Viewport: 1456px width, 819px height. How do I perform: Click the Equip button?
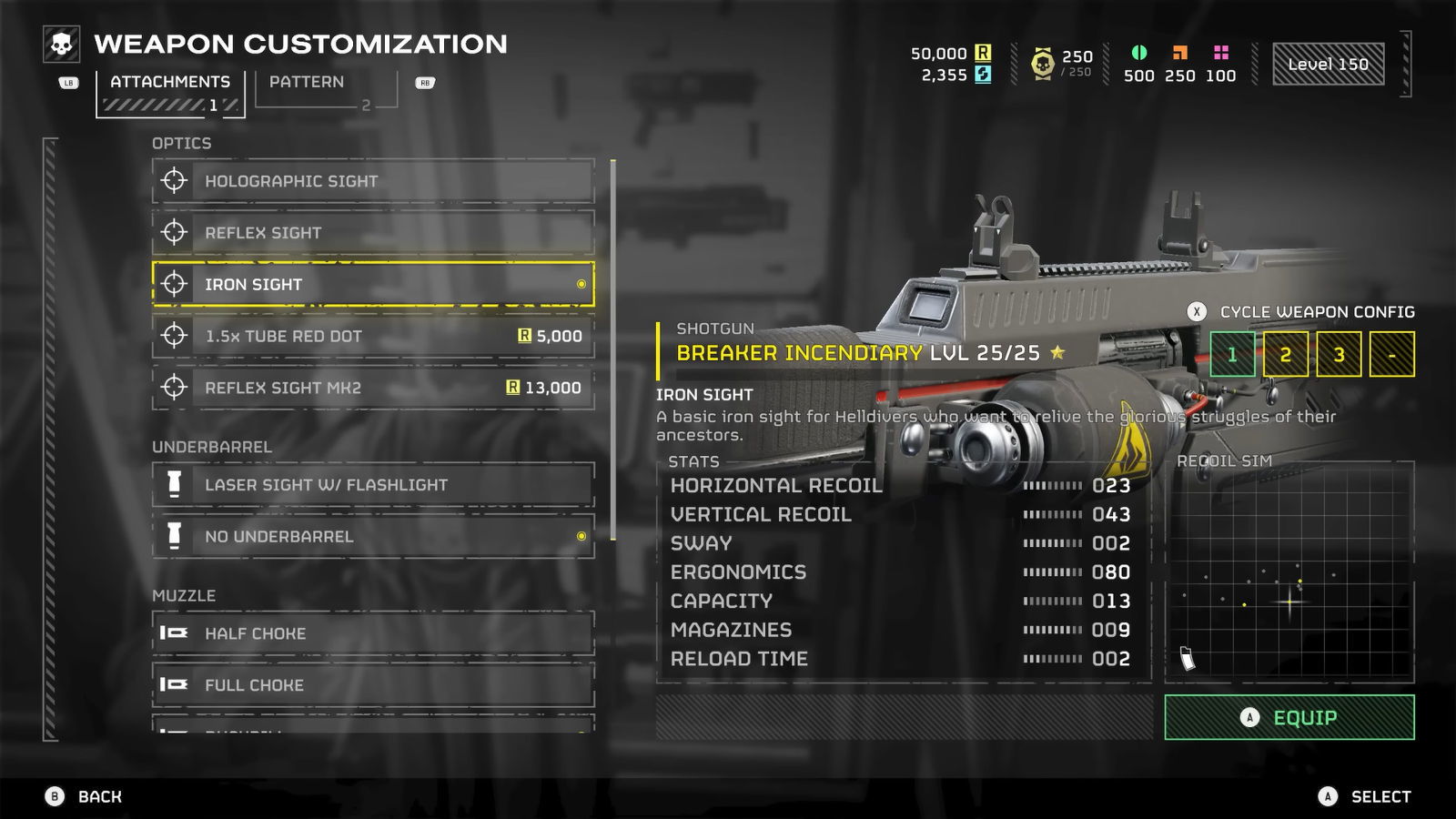click(x=1289, y=718)
